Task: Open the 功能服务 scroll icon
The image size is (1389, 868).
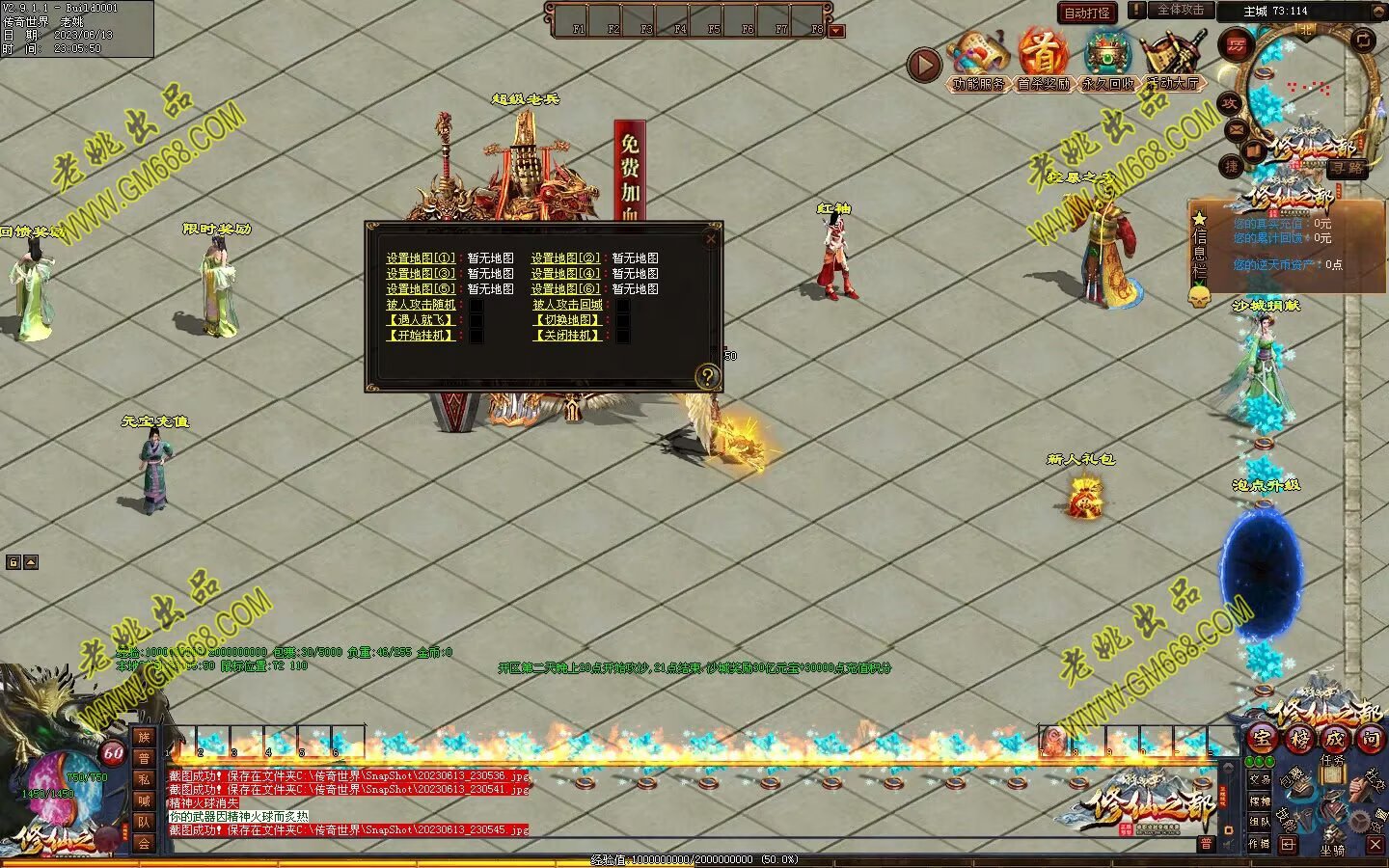Action: (978, 60)
